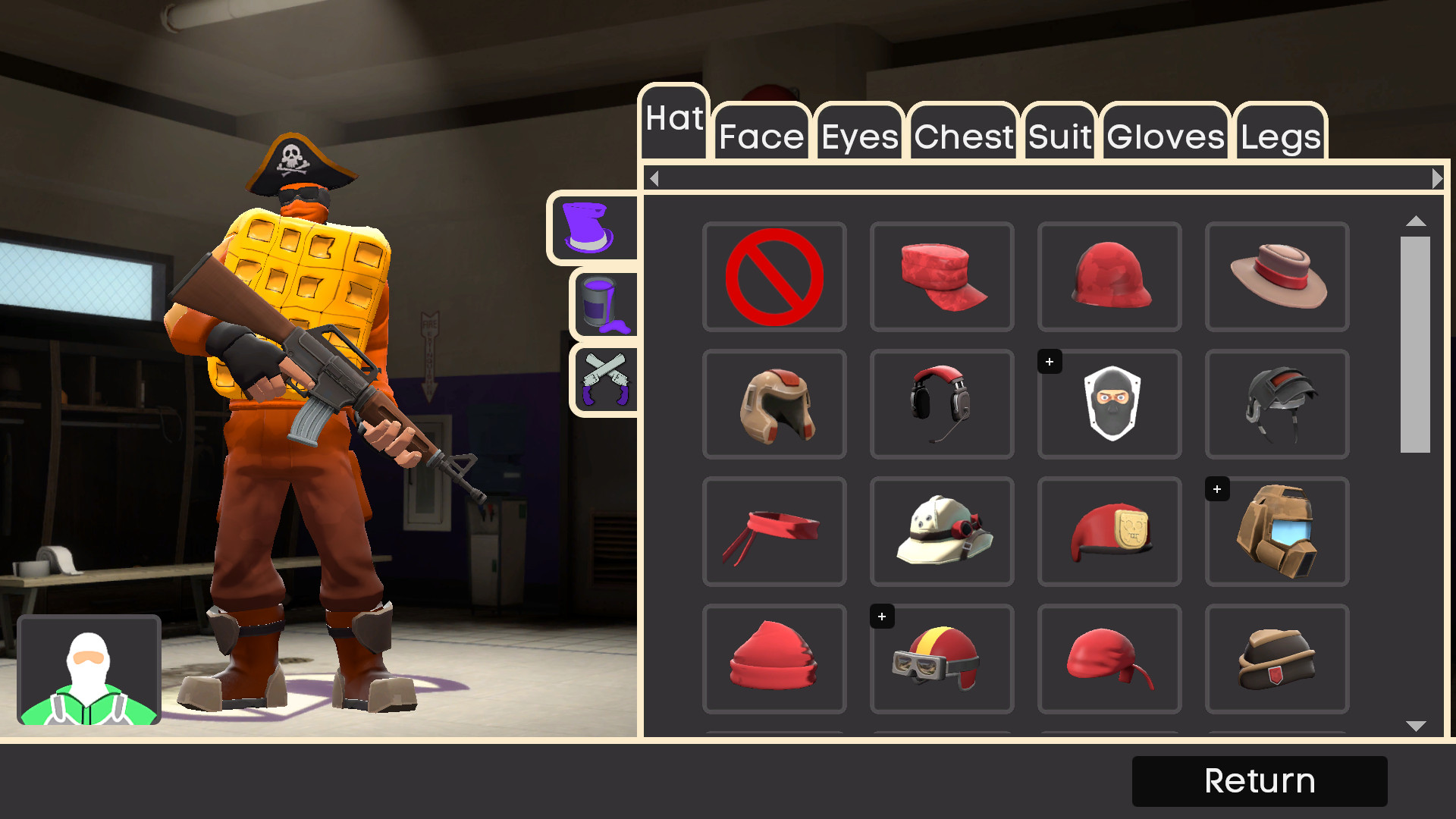Select the wide-brim gambler hat
1456x819 pixels.
1277,277
